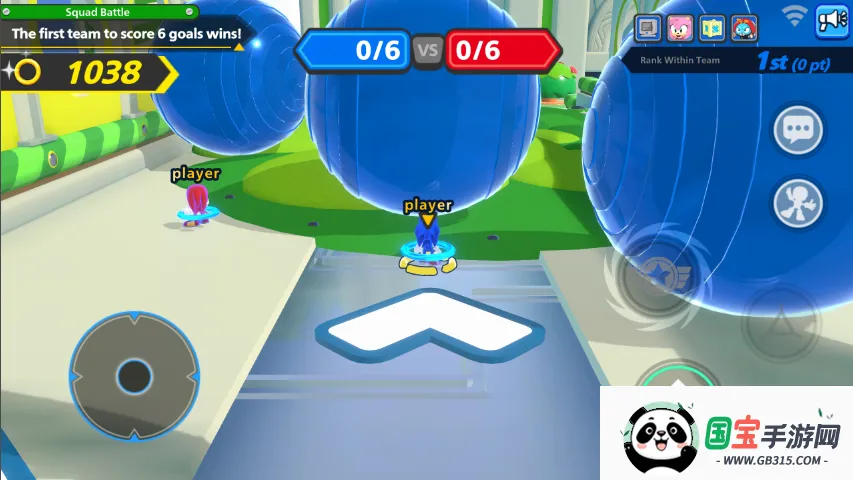Select the computer monitor teammate portrait
This screenshot has width=853, height=480.
coord(649,27)
